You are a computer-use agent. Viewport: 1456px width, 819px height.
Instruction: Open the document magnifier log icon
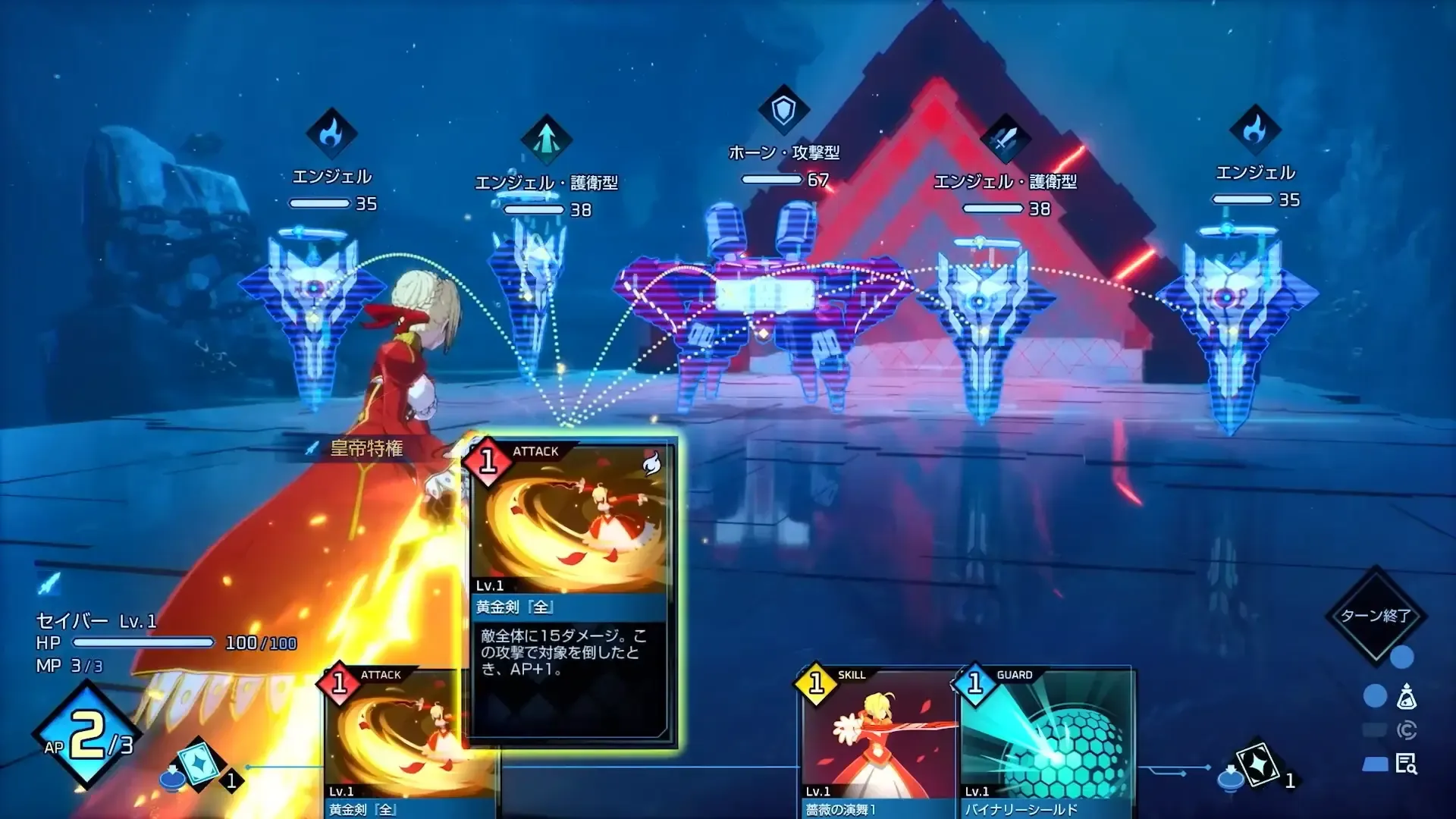point(1407,764)
